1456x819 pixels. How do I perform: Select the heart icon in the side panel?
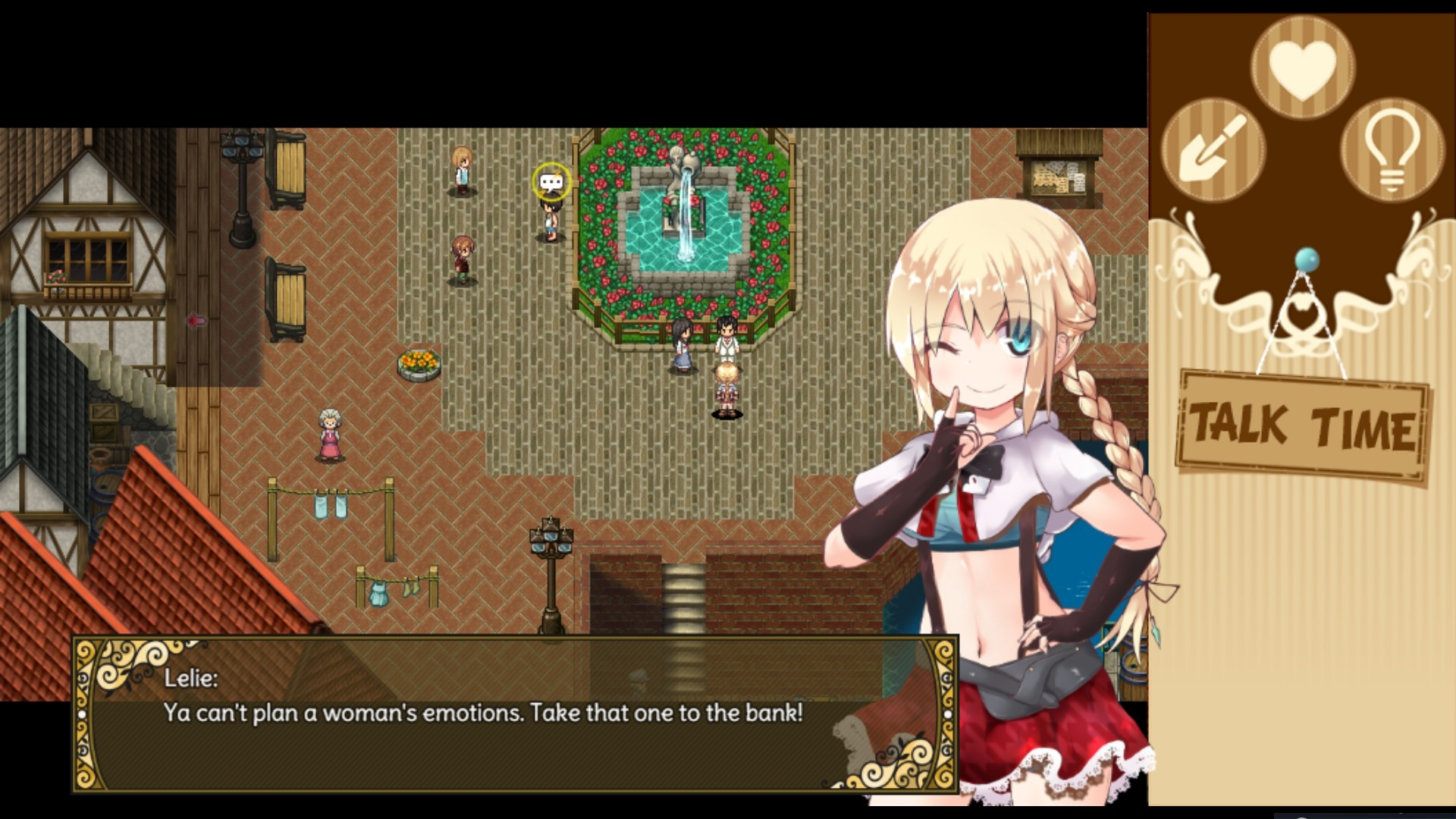pyautogui.click(x=1302, y=67)
